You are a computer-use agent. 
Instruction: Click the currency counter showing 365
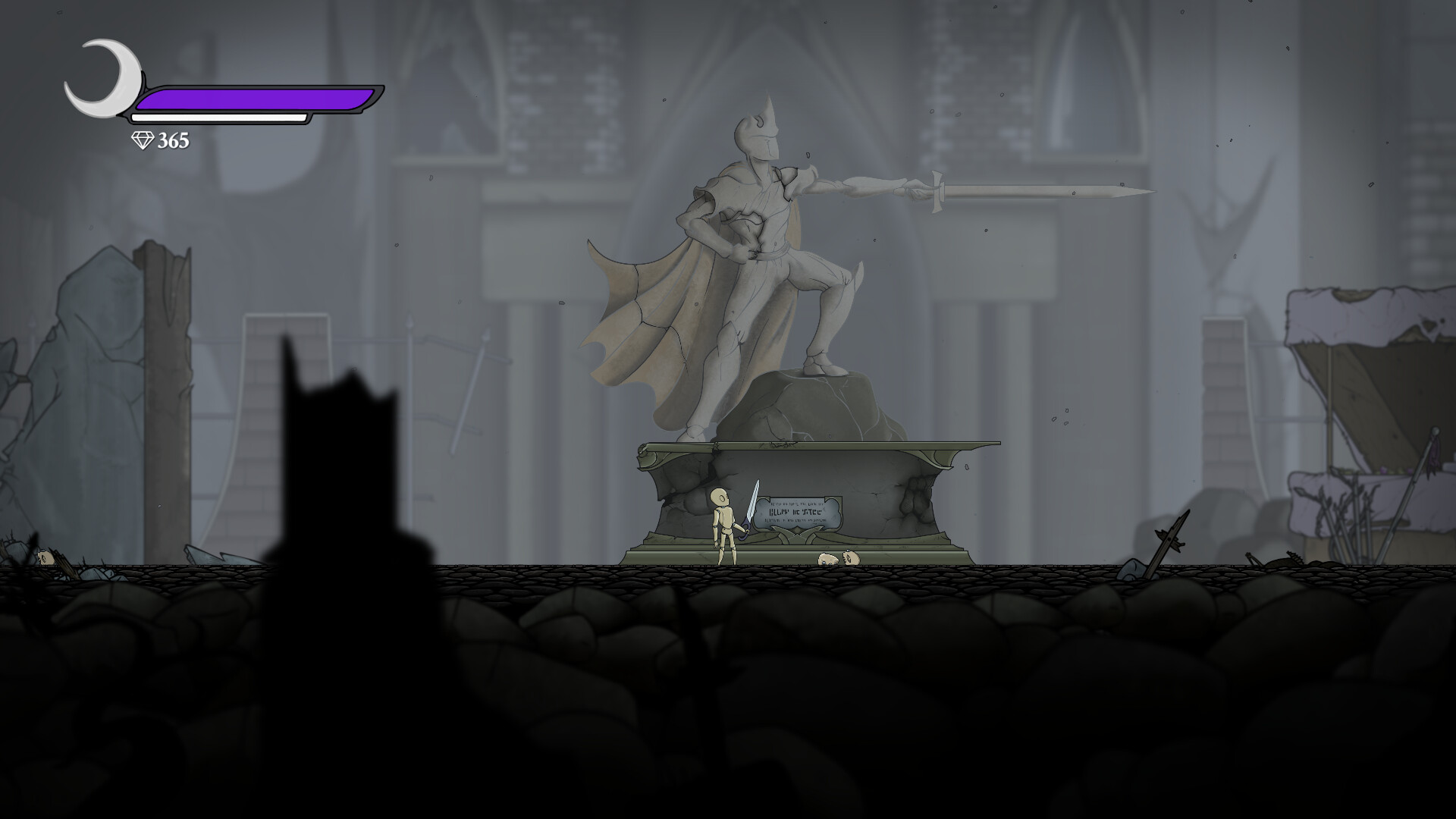[173, 140]
